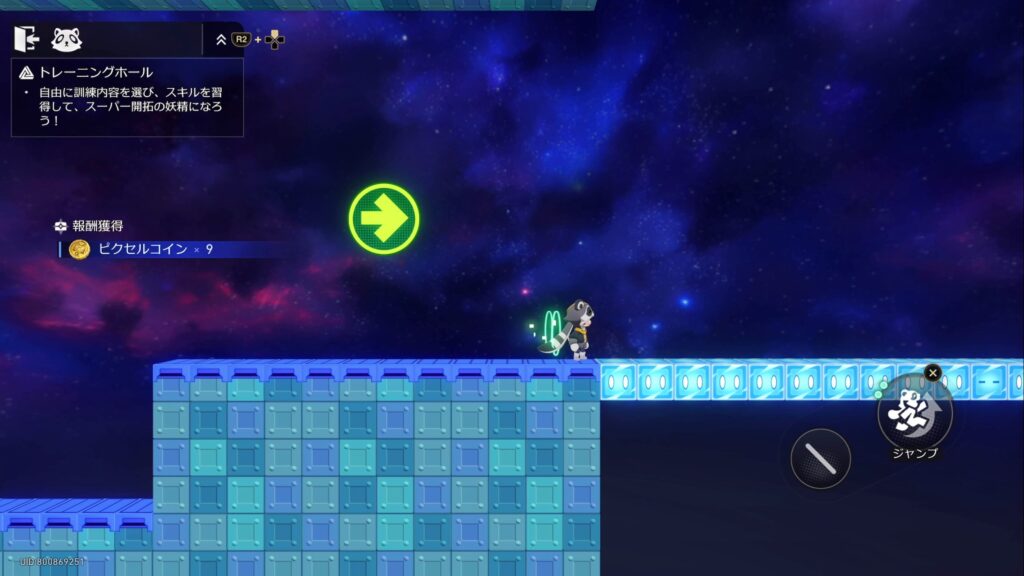Select the トレーニングホール objective tracker

[127, 97]
